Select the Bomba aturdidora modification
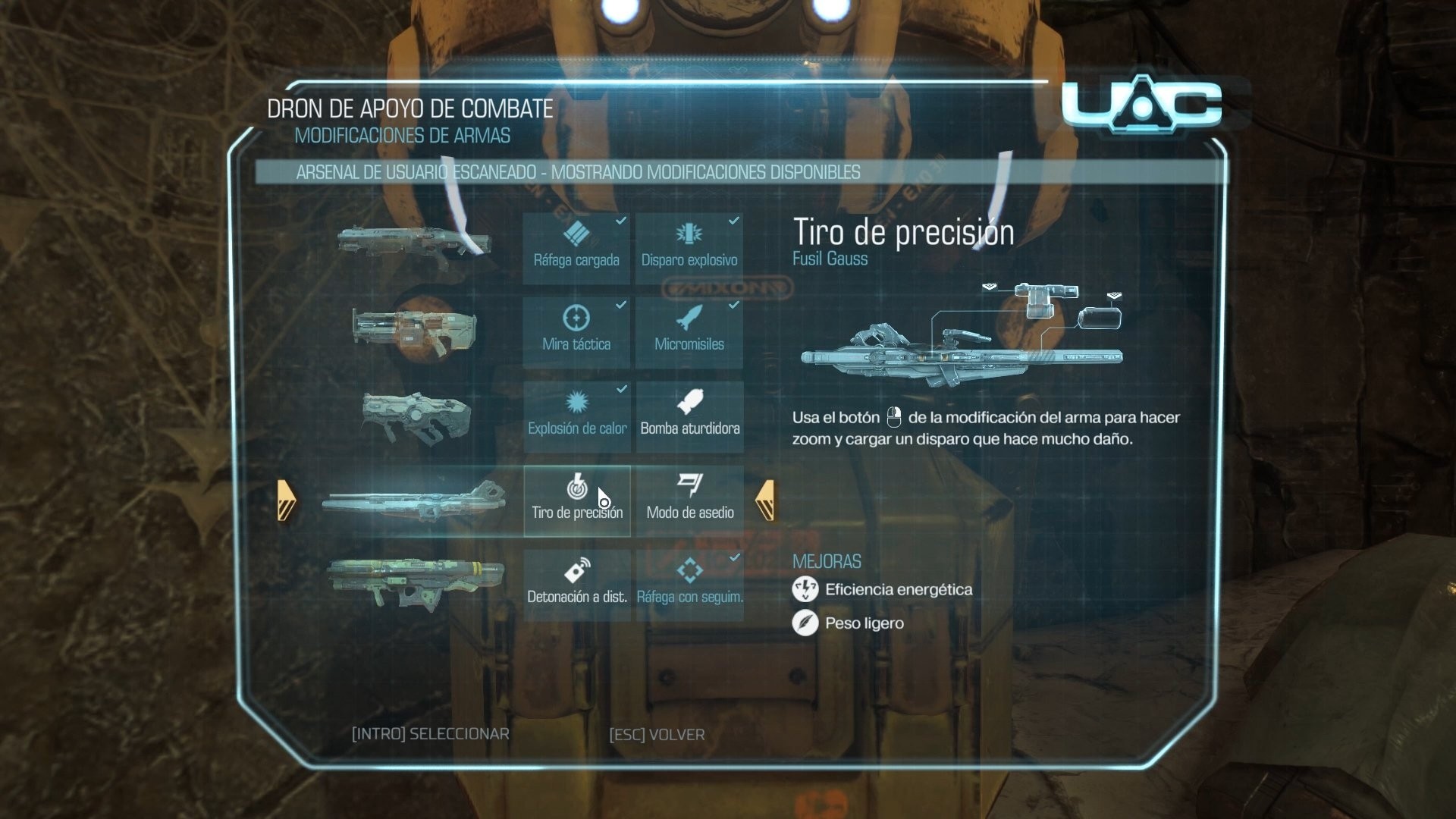The height and width of the screenshot is (819, 1456). [x=689, y=416]
